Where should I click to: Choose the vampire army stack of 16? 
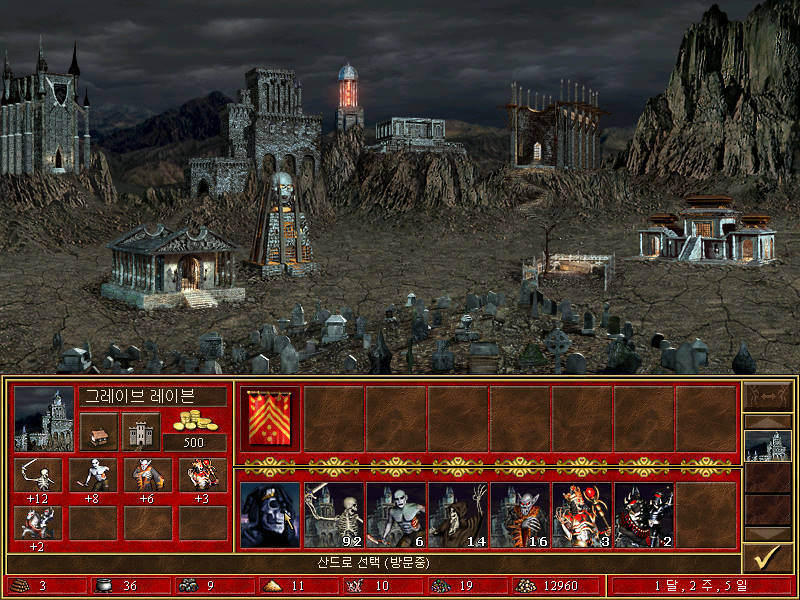click(519, 515)
